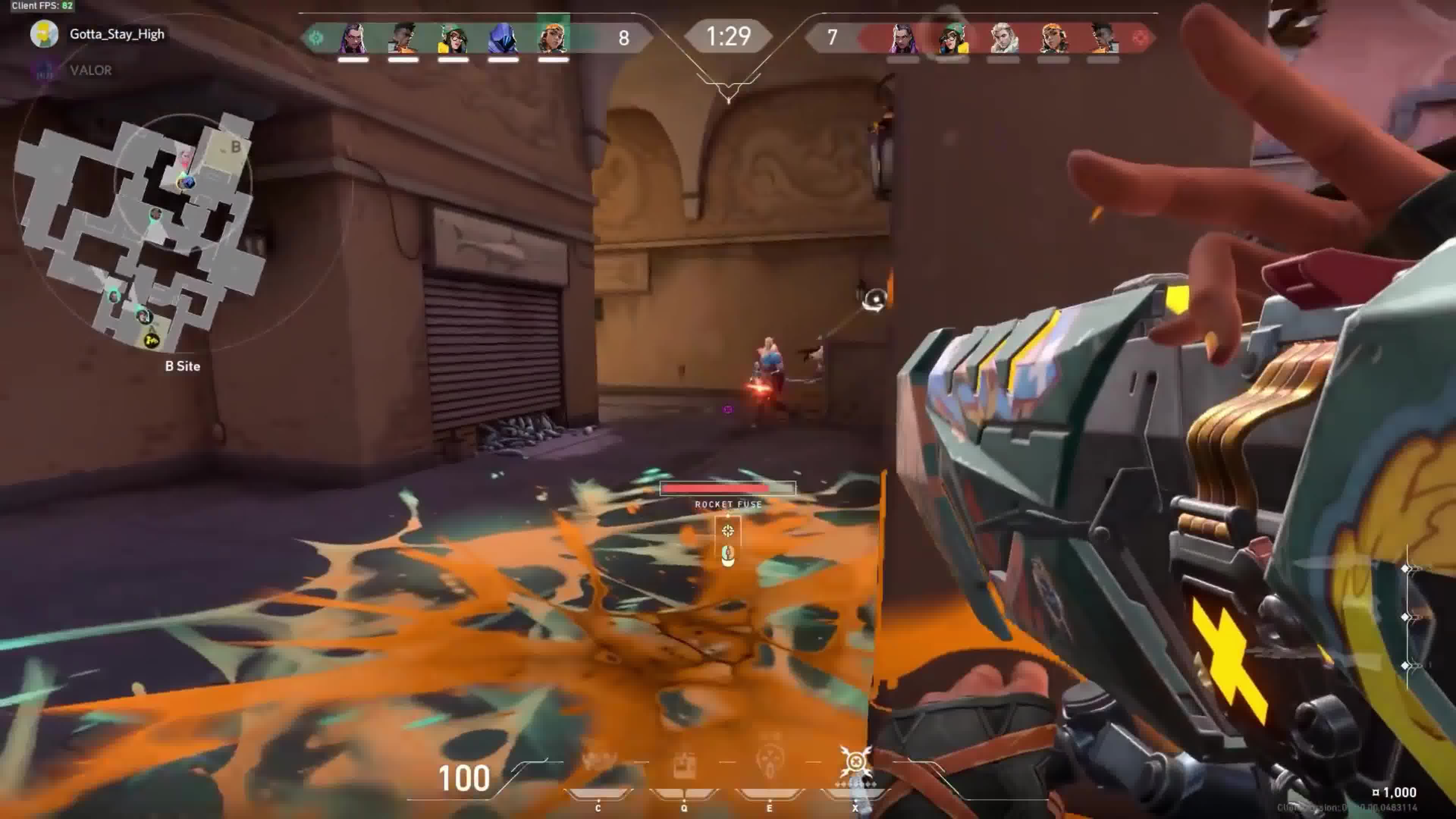Viewport: 1456px width, 819px height.
Task: Pick the green team's Phoenix portrait
Action: (403, 38)
